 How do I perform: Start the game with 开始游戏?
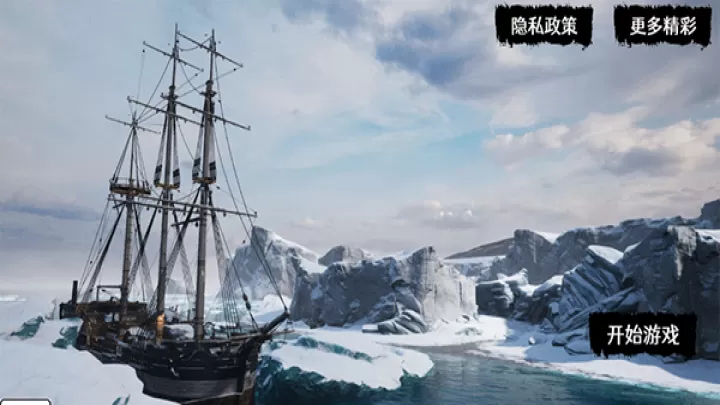point(642,334)
